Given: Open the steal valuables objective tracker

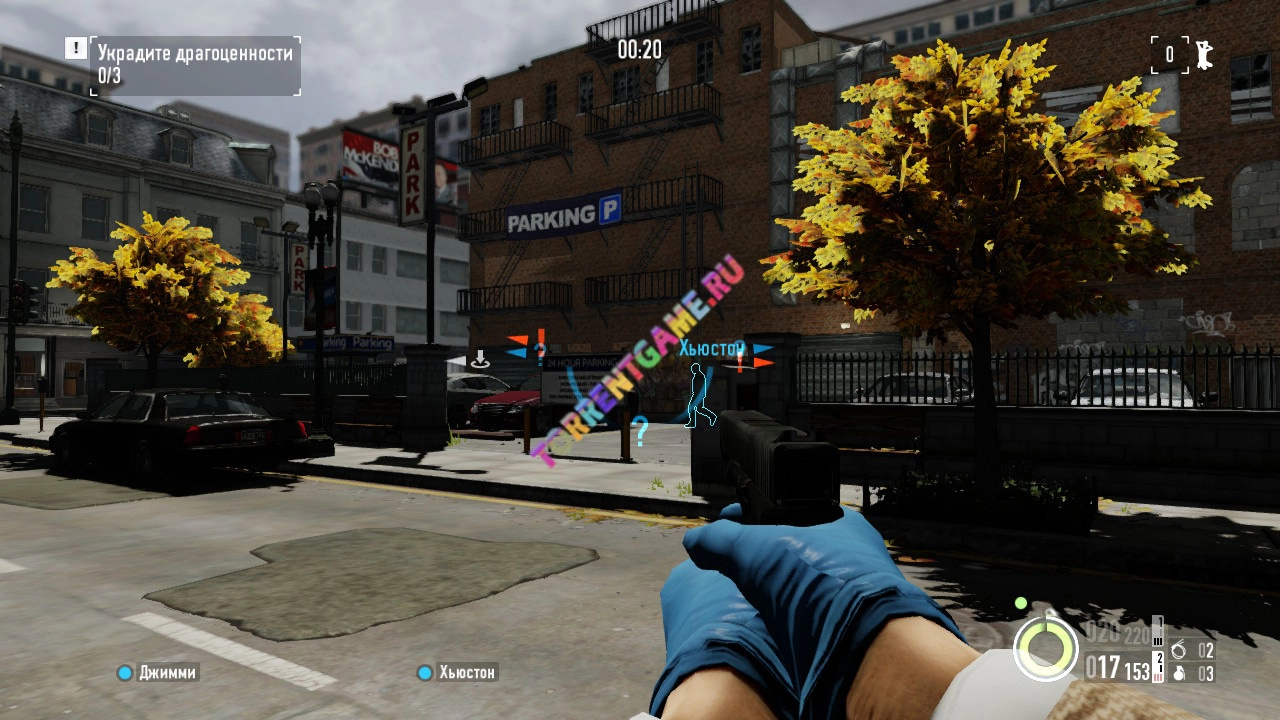Looking at the screenshot, I should pos(196,65).
